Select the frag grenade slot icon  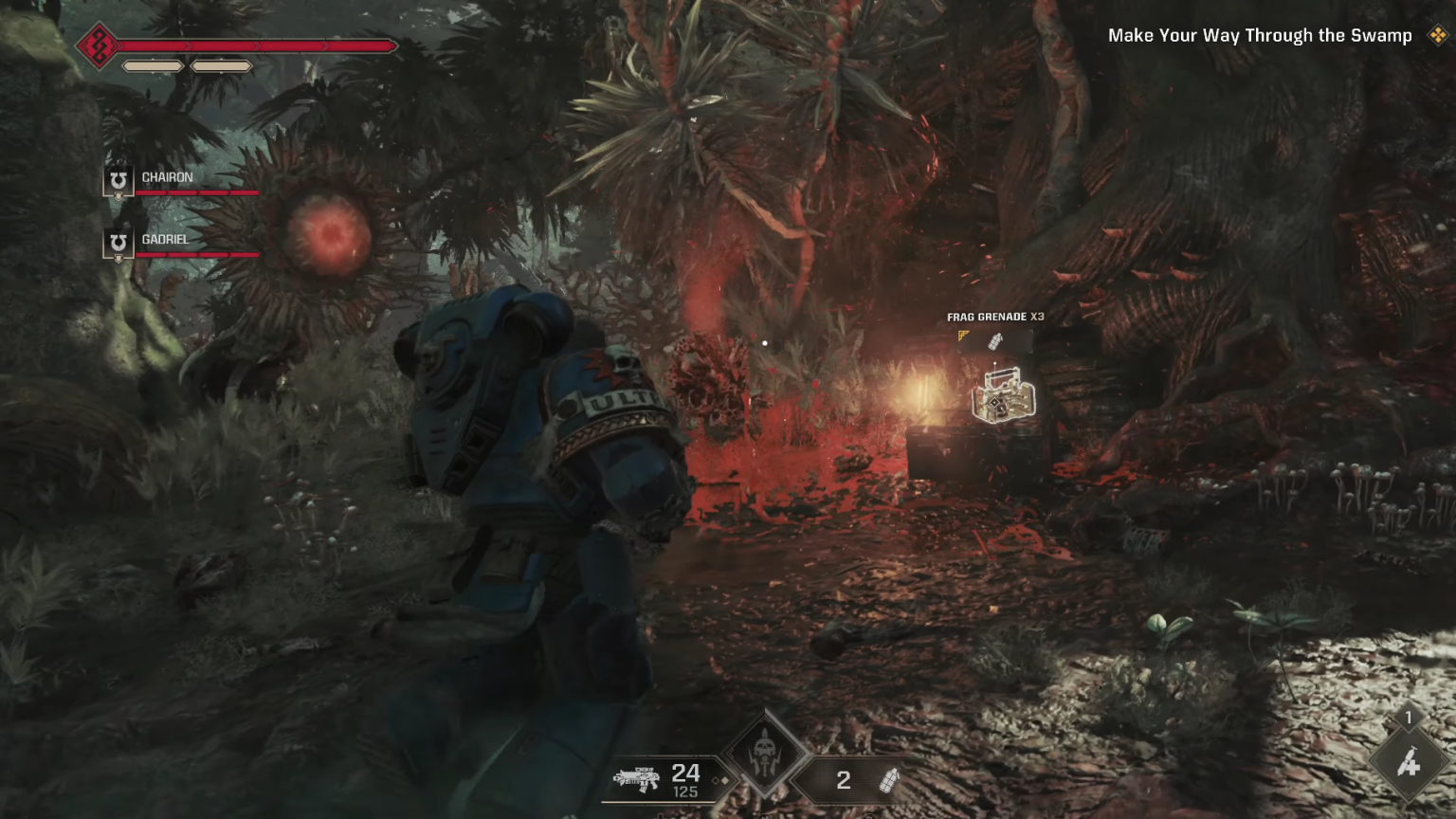888,780
